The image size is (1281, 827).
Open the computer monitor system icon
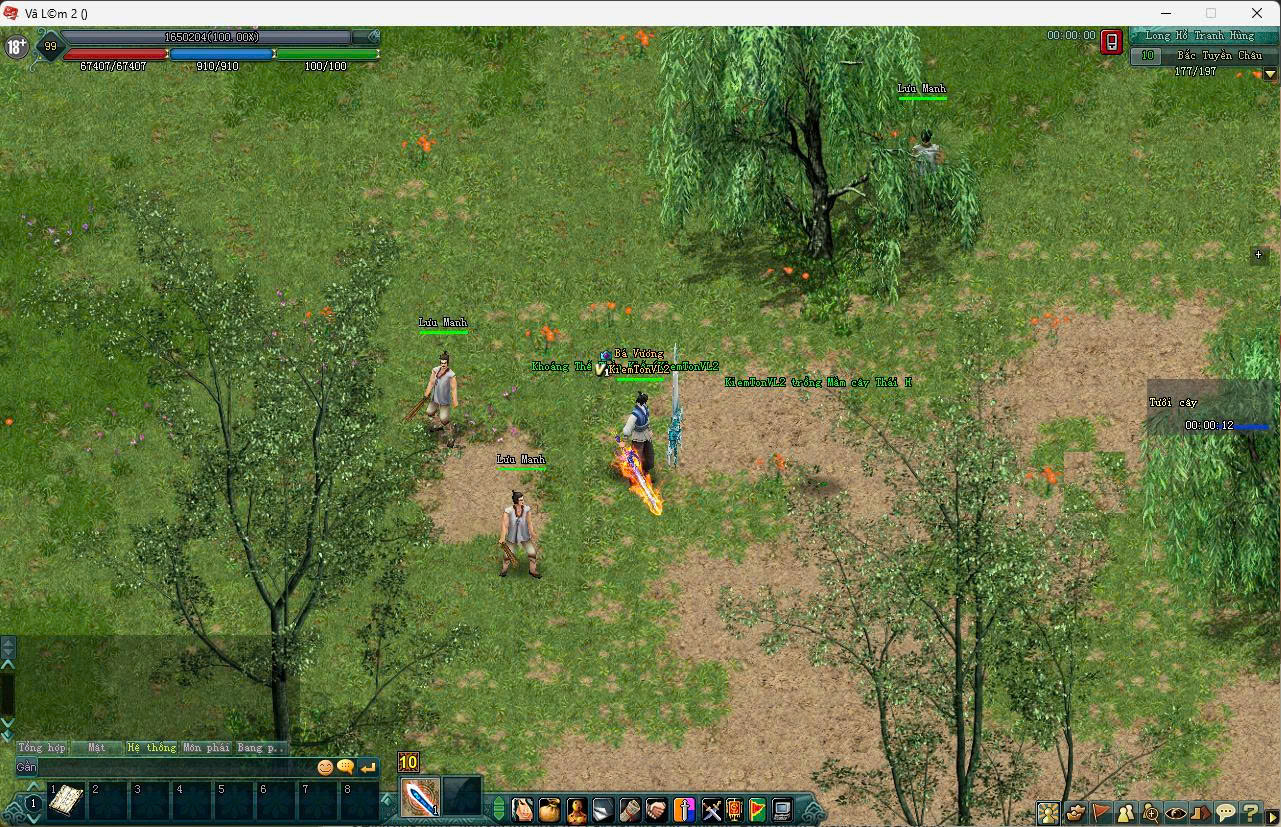click(x=782, y=809)
